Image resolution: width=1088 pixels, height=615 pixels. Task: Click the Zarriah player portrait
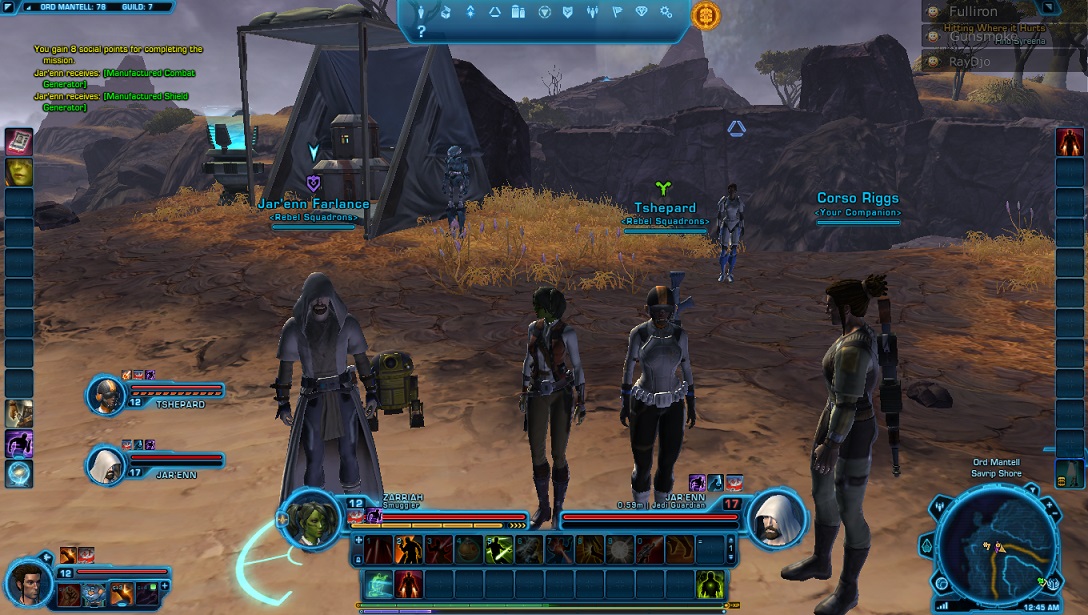coord(314,517)
